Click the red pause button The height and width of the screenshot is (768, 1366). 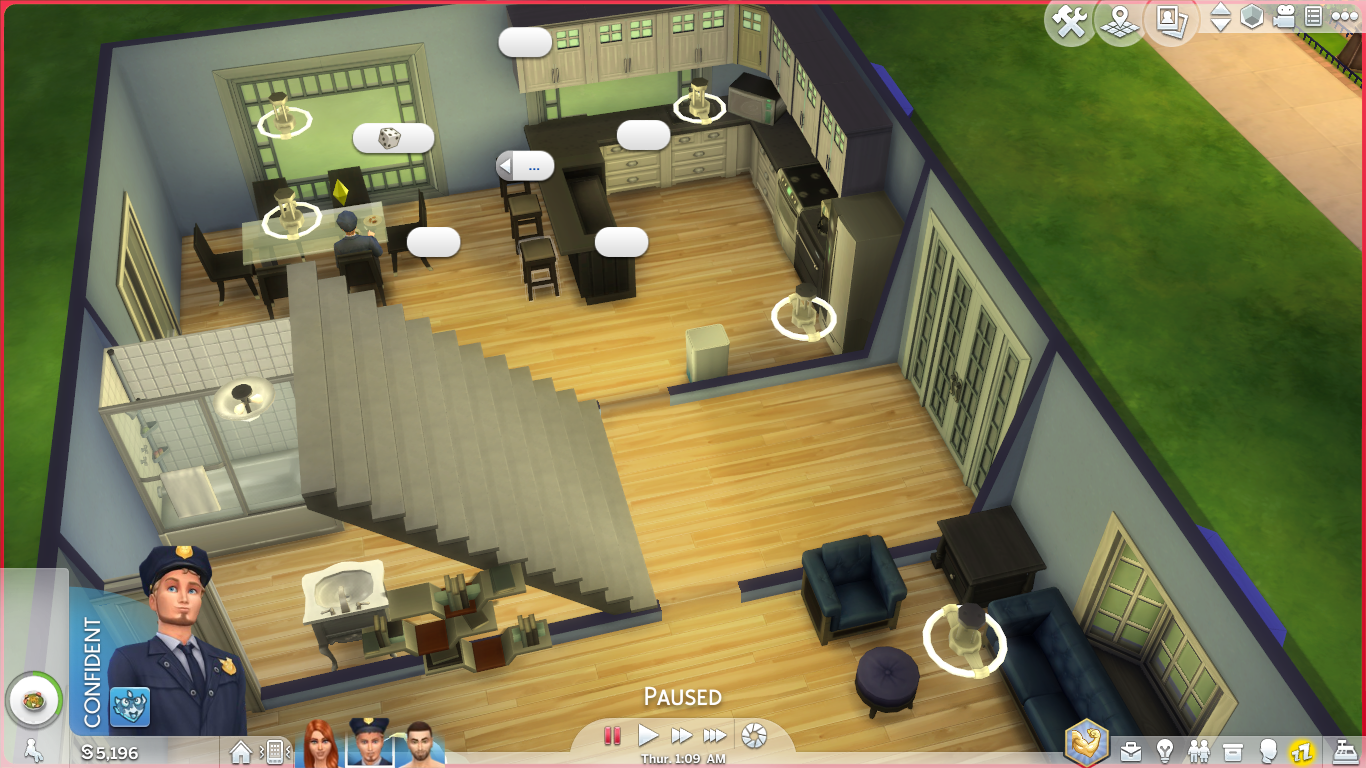tap(612, 736)
